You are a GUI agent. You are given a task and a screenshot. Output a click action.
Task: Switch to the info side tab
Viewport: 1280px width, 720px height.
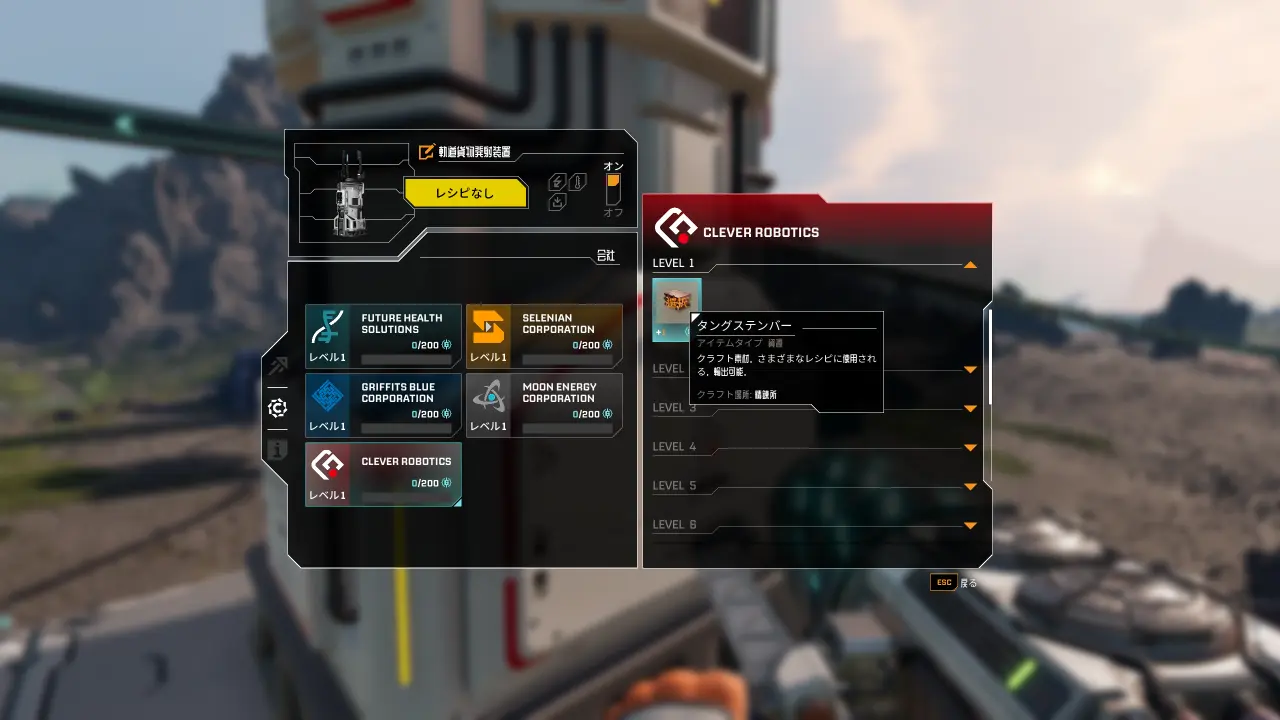tap(277, 450)
